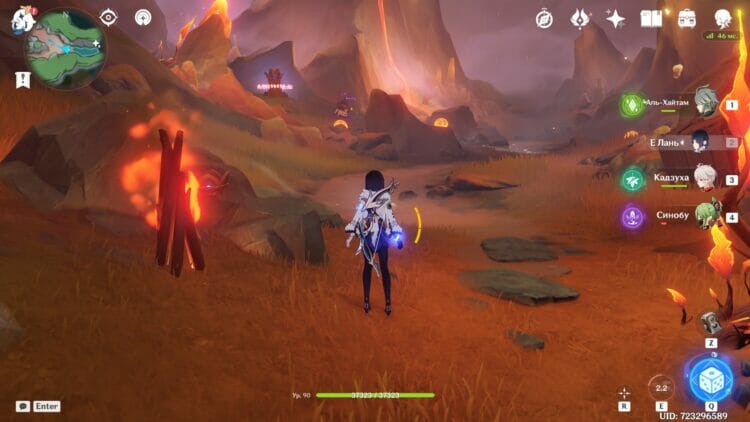Open the chat speech-bubble button
The image size is (750, 422).
pos(23,406)
